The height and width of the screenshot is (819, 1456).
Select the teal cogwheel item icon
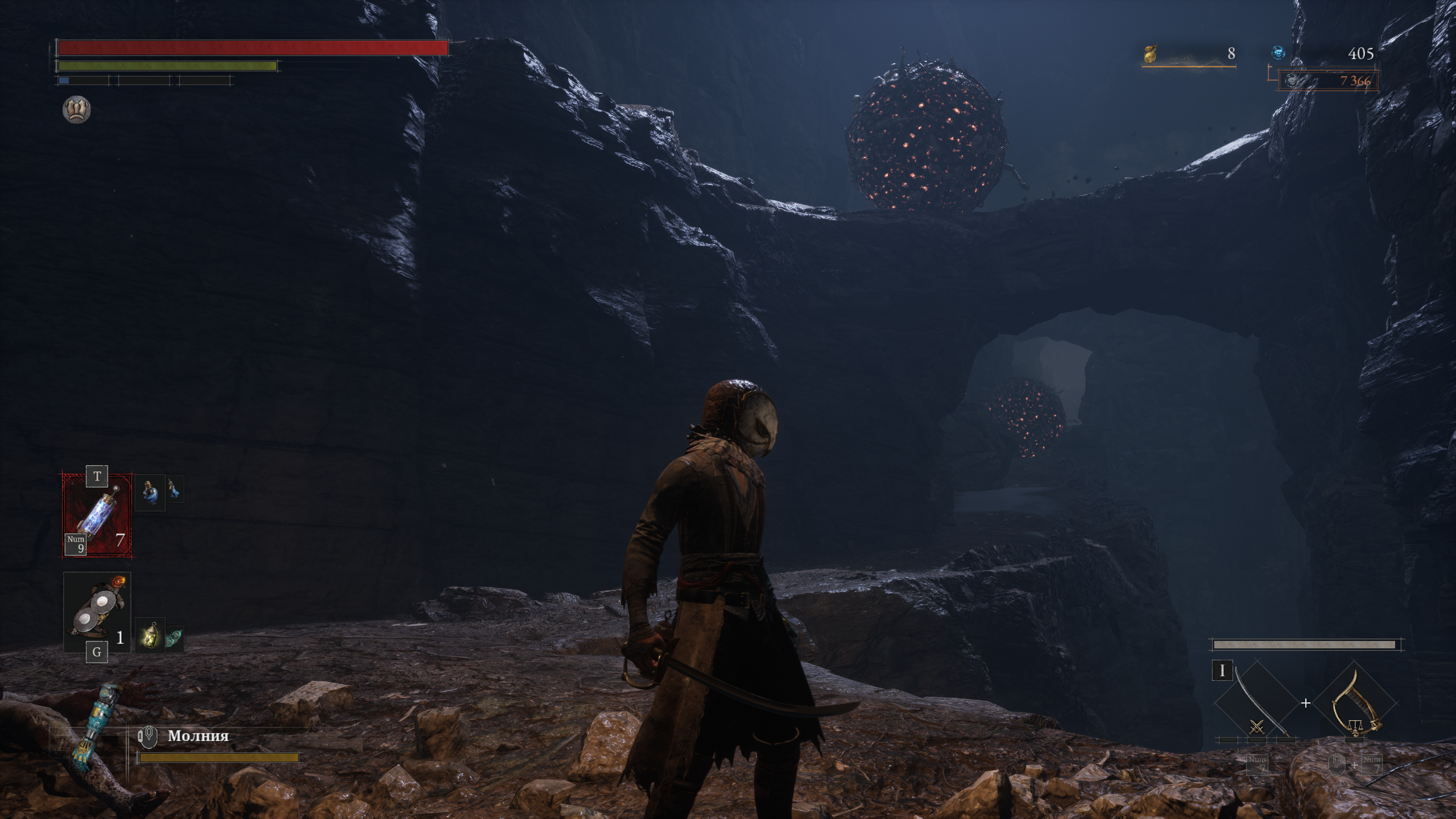(x=175, y=638)
